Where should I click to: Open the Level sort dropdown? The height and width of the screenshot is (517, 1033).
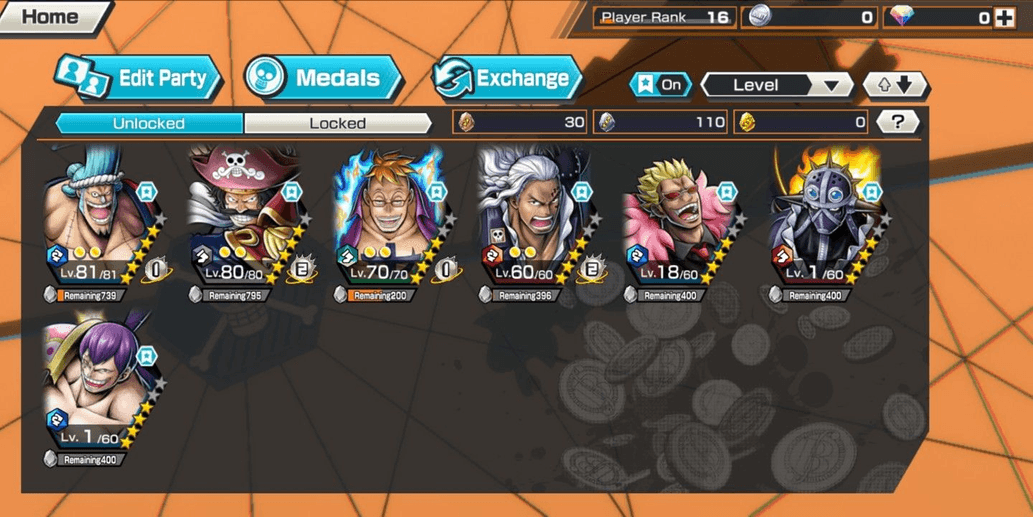(775, 85)
